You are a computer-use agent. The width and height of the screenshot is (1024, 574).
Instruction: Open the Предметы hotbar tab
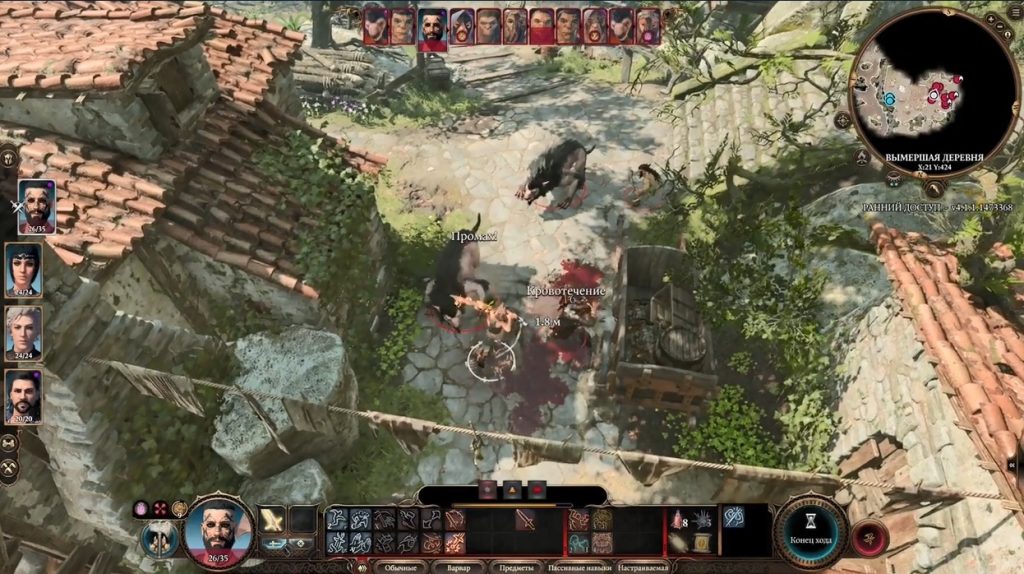(516, 567)
